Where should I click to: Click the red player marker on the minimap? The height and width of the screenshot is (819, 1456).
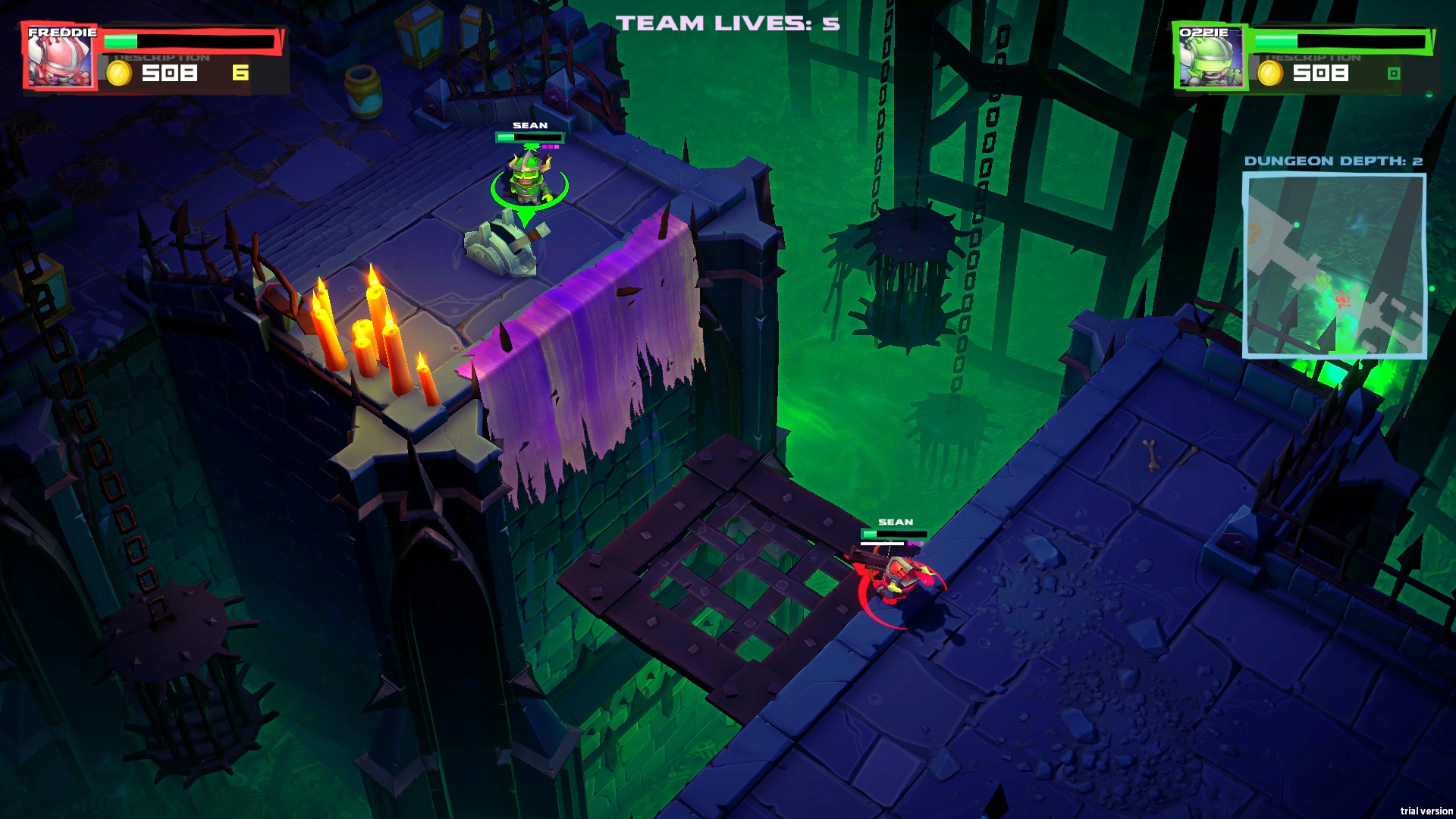click(x=1343, y=299)
